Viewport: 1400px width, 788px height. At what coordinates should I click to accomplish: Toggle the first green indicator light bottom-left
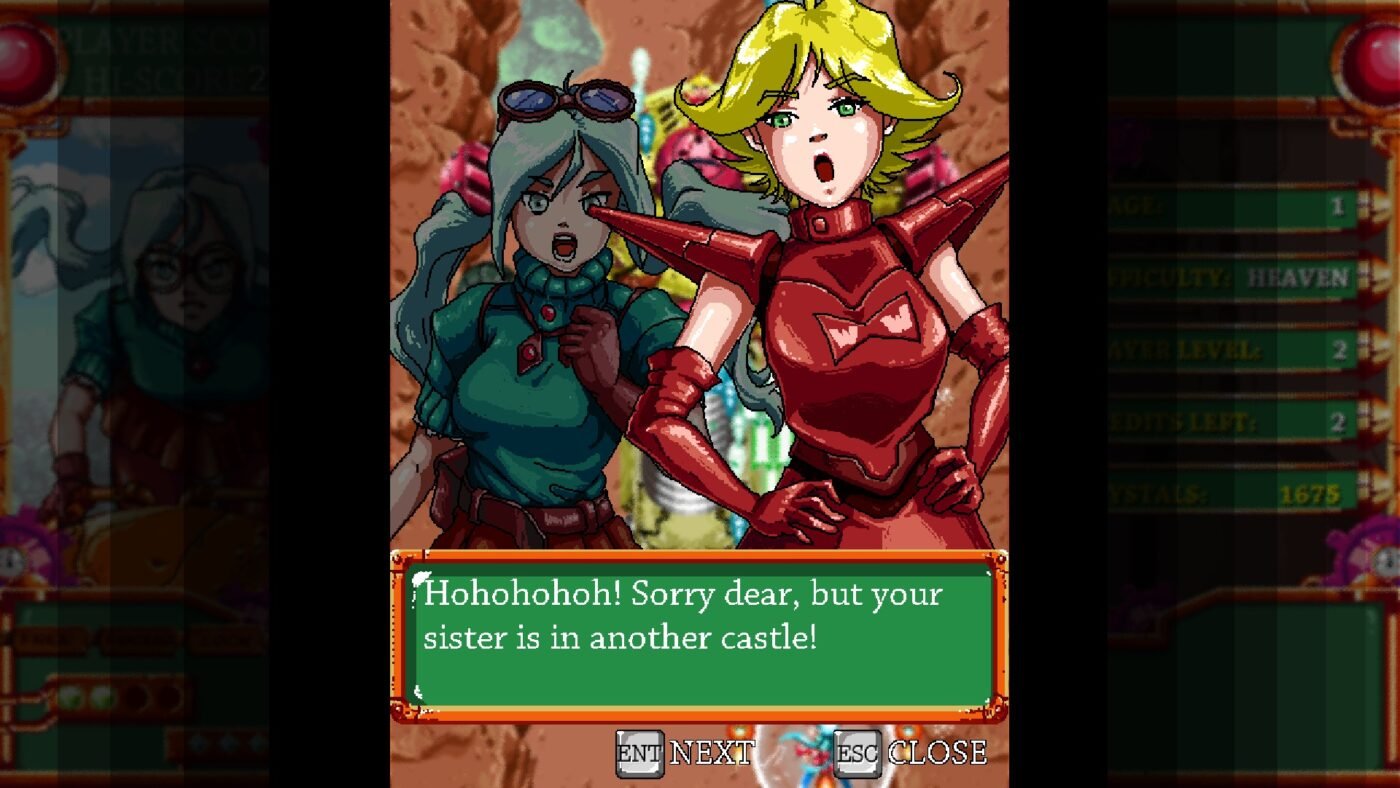tap(71, 696)
